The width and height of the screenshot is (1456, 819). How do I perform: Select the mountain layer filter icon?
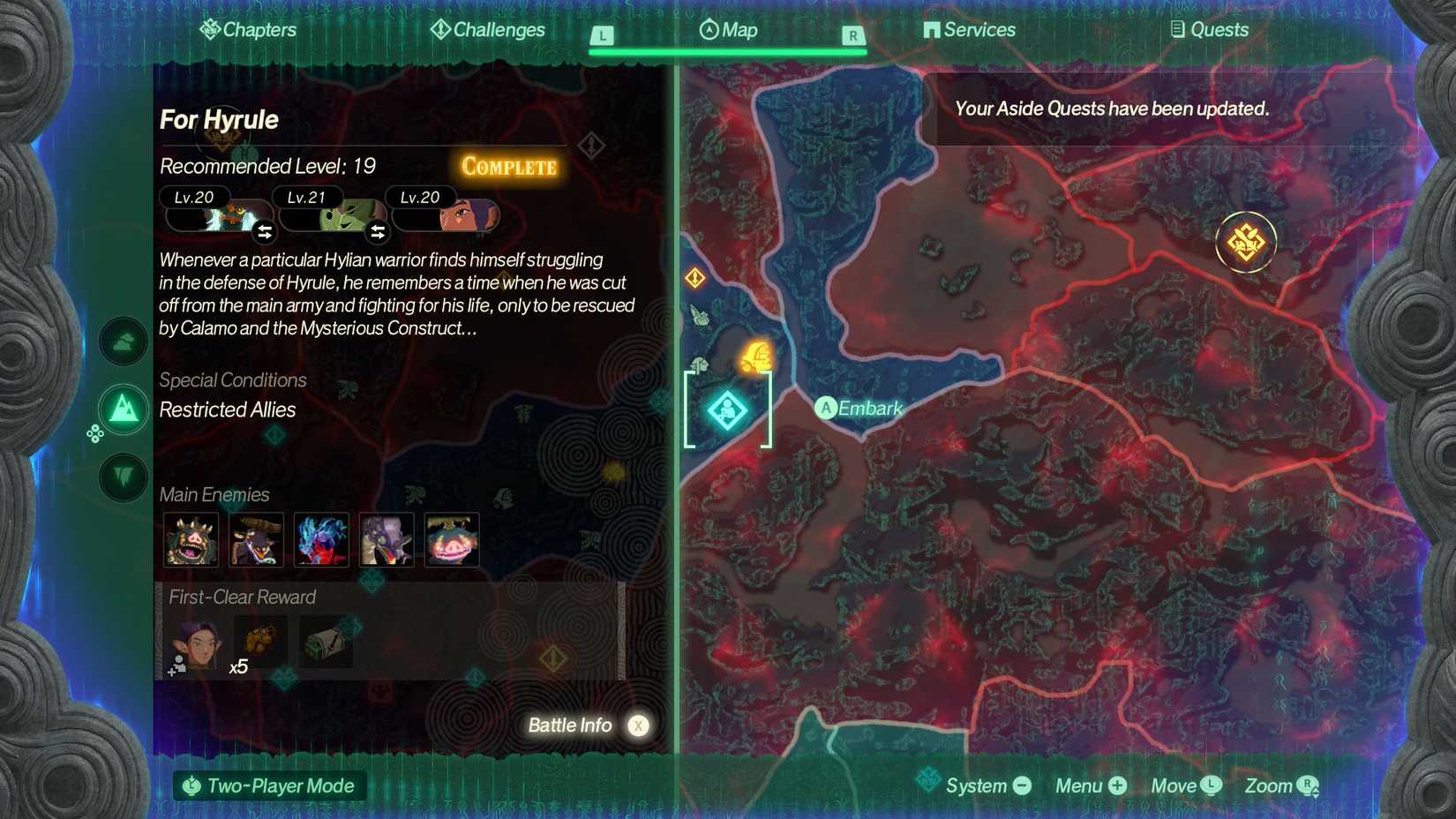pos(123,409)
